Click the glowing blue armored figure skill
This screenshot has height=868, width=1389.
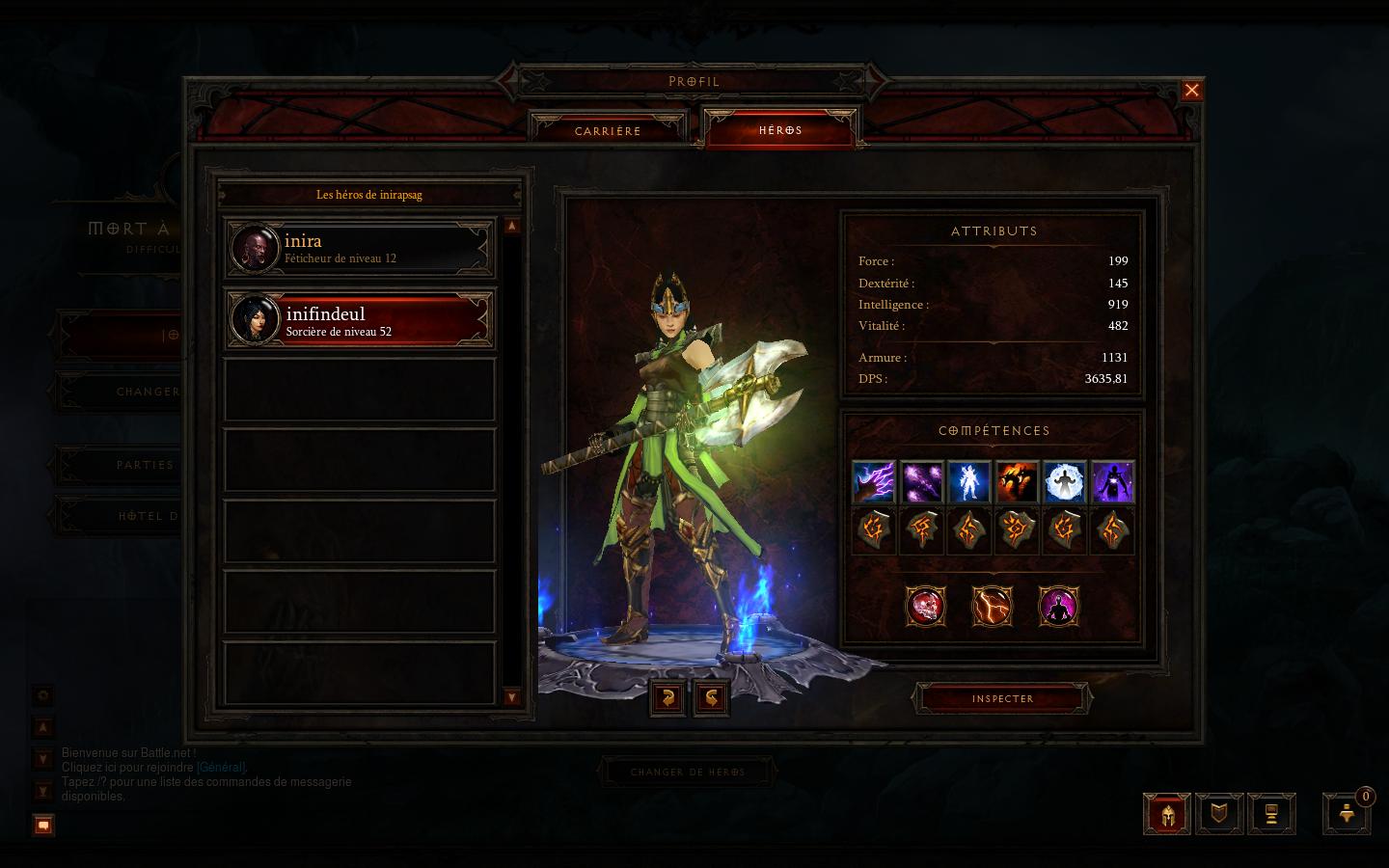(x=969, y=481)
